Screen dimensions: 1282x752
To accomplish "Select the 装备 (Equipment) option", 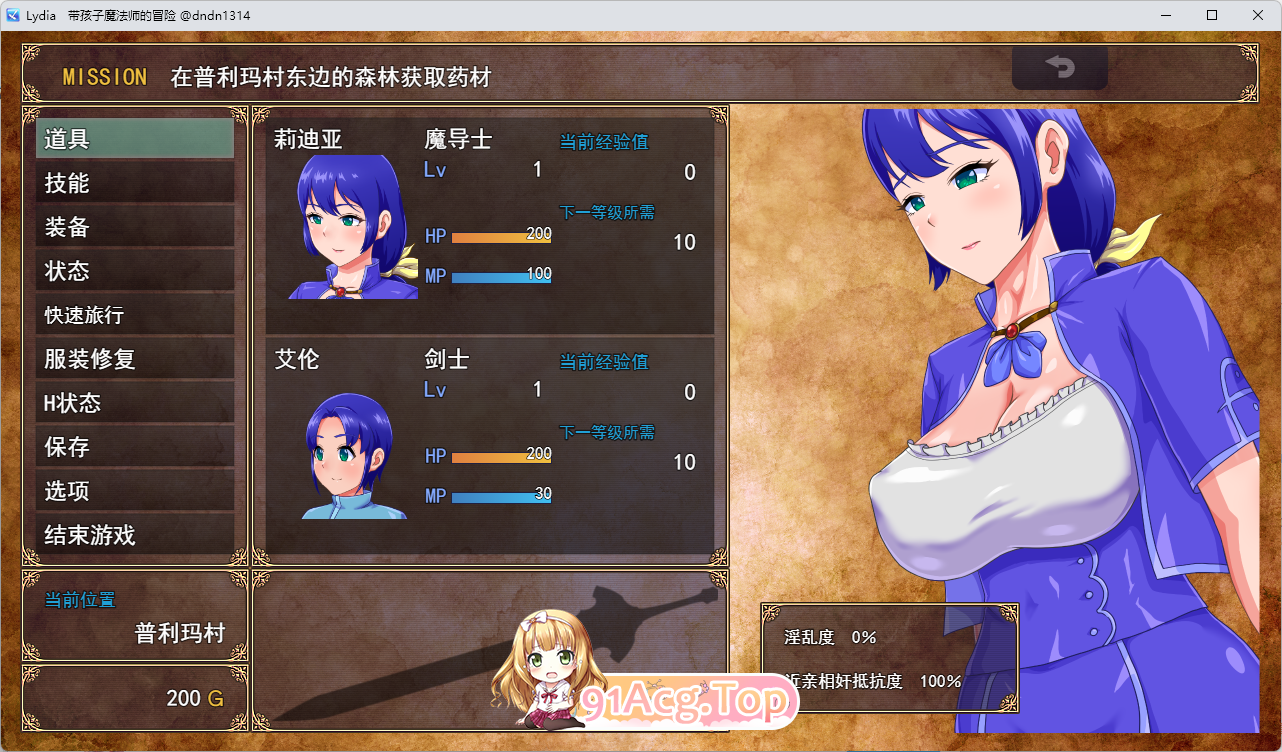I will [x=134, y=226].
